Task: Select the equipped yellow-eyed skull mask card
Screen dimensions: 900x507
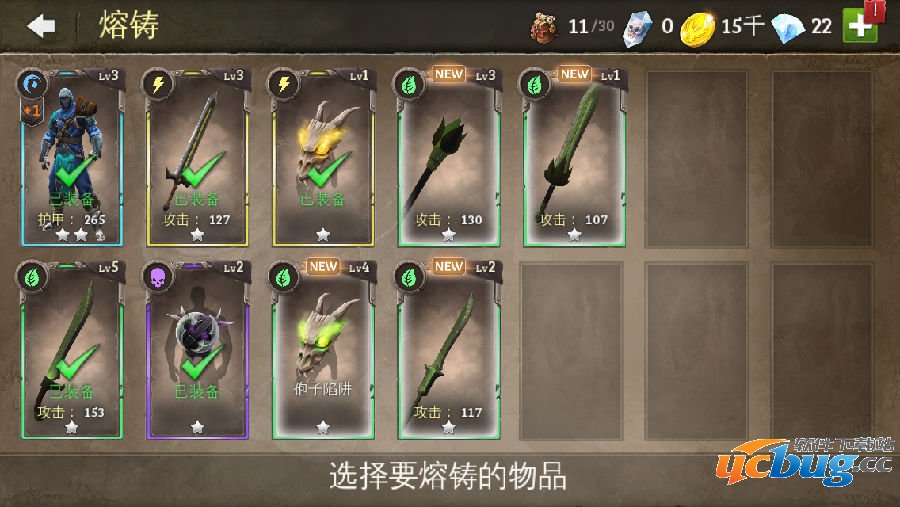Action: tap(323, 158)
